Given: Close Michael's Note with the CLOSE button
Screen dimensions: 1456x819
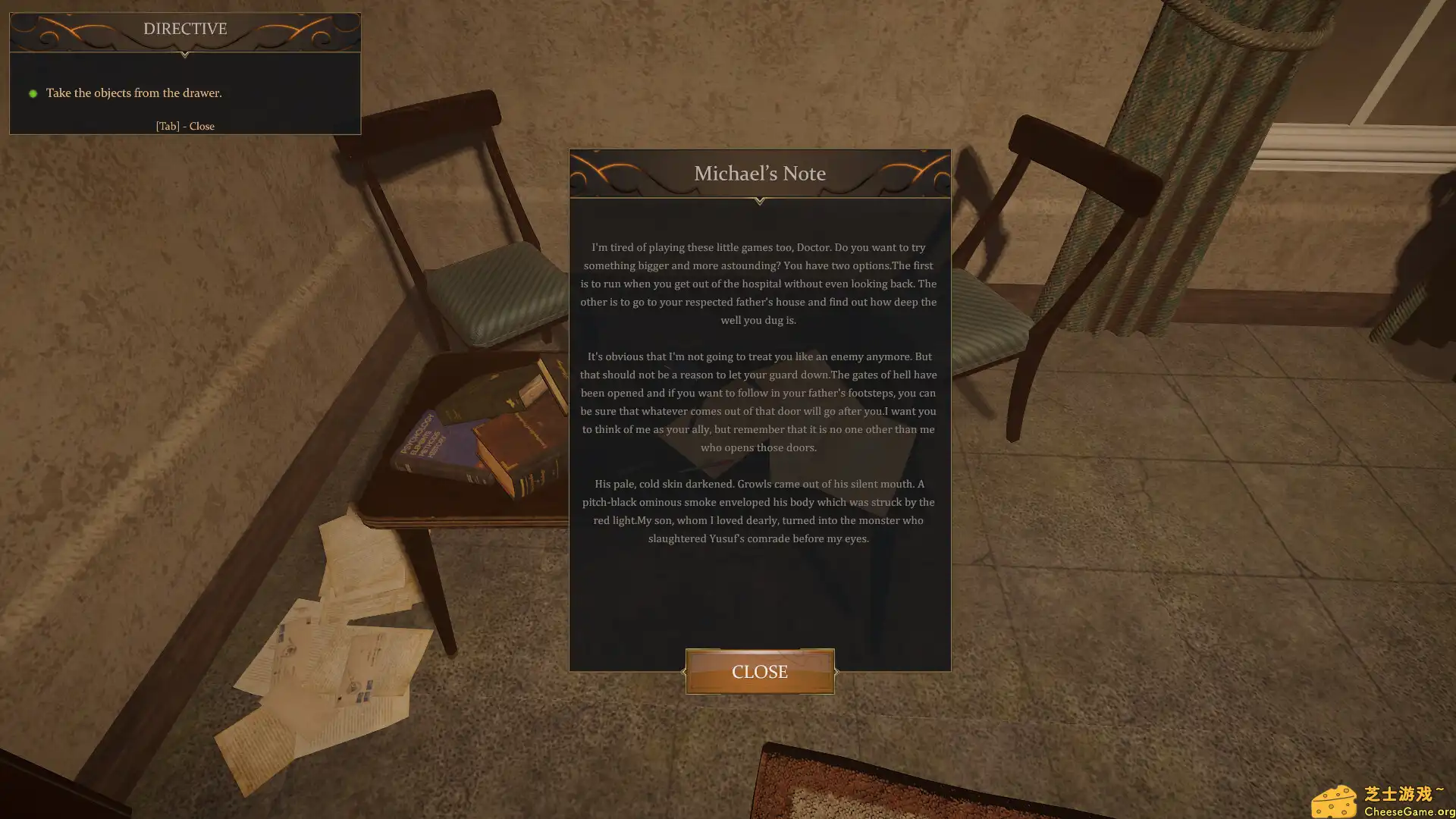Looking at the screenshot, I should 759,671.
